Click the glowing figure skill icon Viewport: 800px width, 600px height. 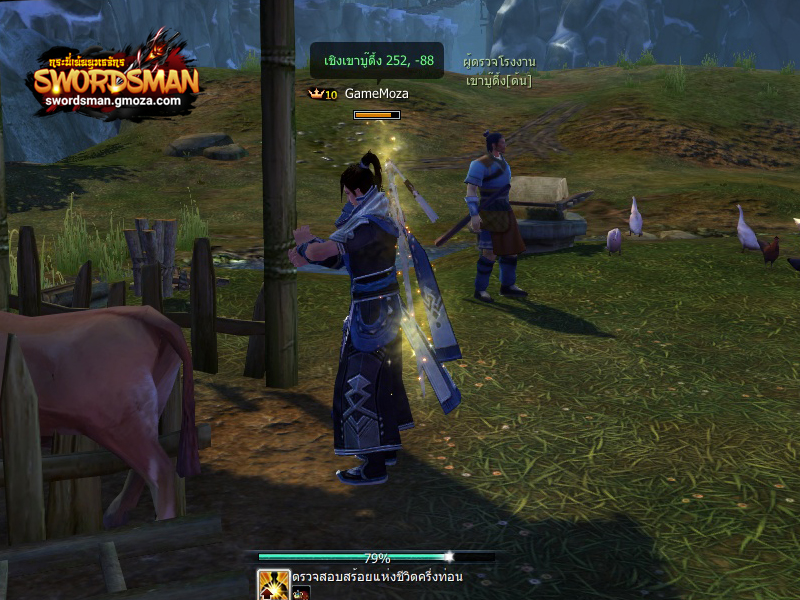(x=273, y=584)
